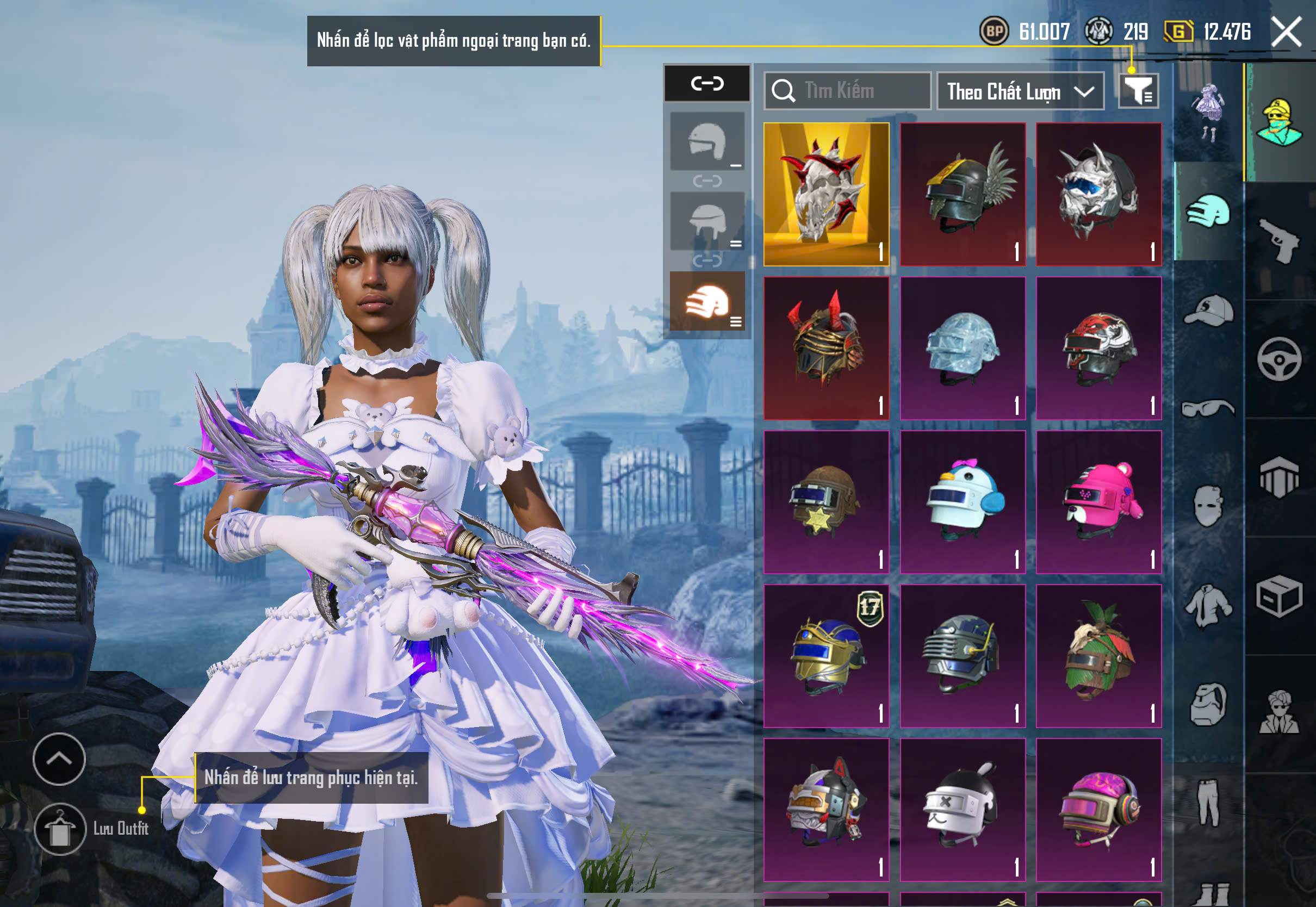Collapse panel with the up-arrow button
The height and width of the screenshot is (907, 1316).
[59, 759]
